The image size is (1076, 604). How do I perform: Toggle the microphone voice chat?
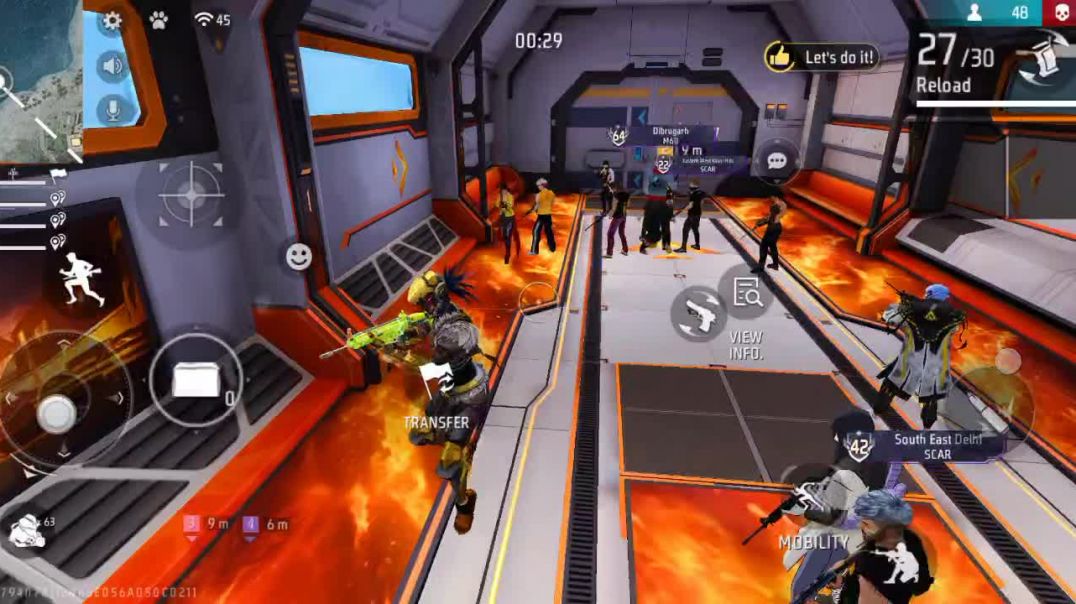point(112,110)
